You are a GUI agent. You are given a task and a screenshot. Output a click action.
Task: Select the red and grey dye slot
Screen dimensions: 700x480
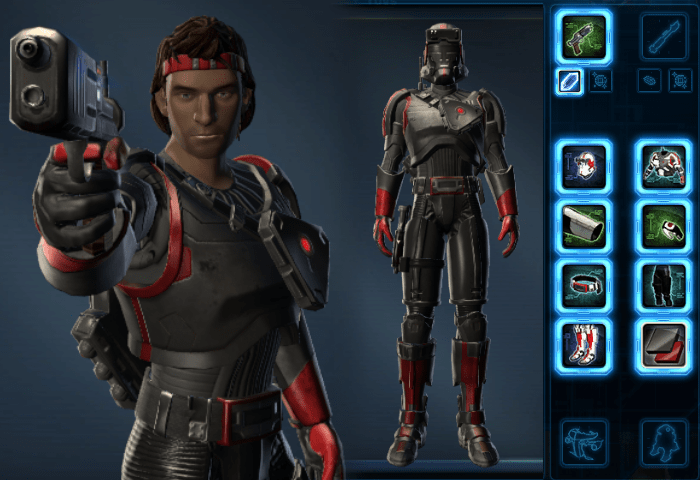(x=662, y=343)
